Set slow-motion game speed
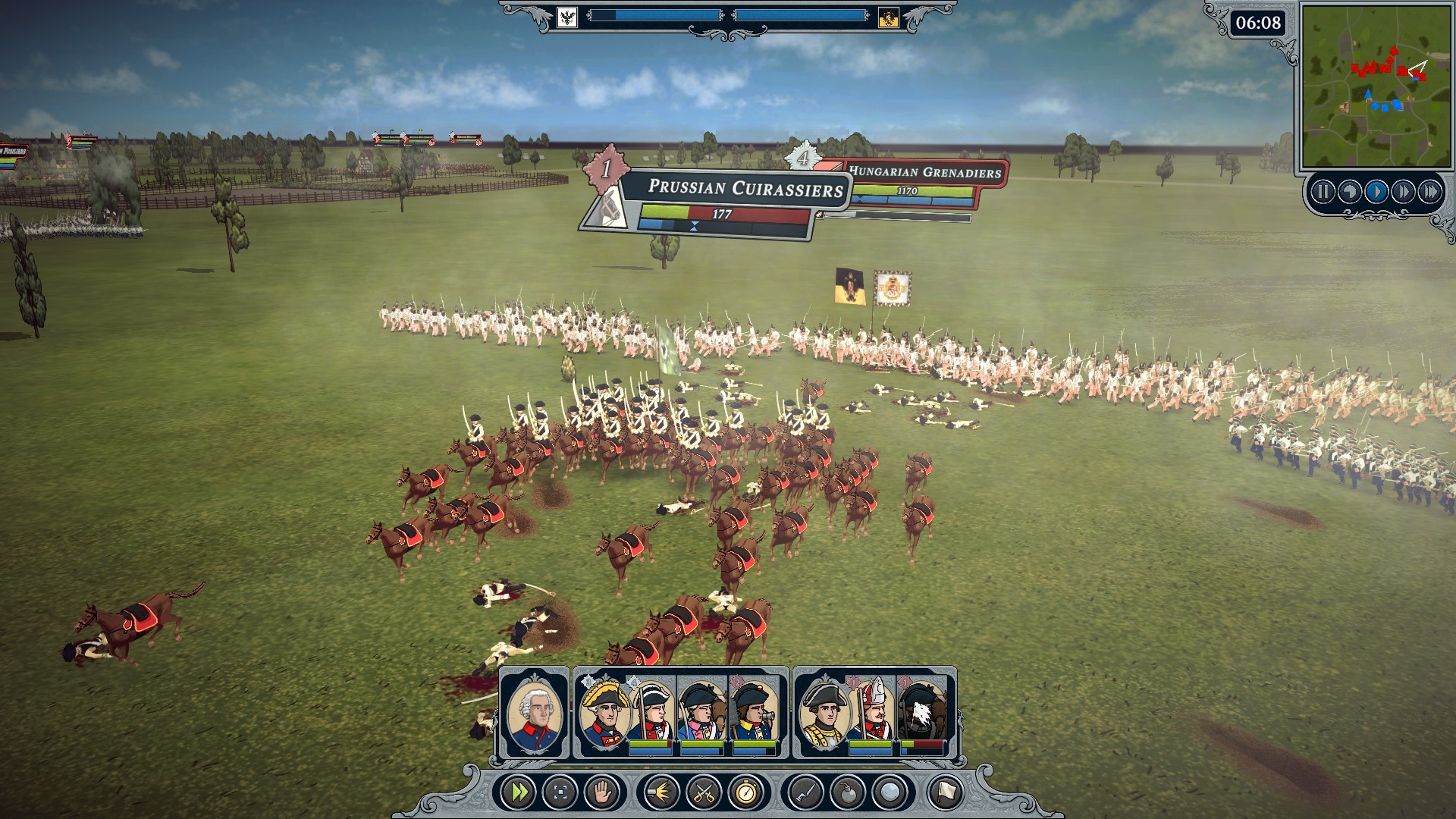The width and height of the screenshot is (1456, 819). click(x=1350, y=192)
